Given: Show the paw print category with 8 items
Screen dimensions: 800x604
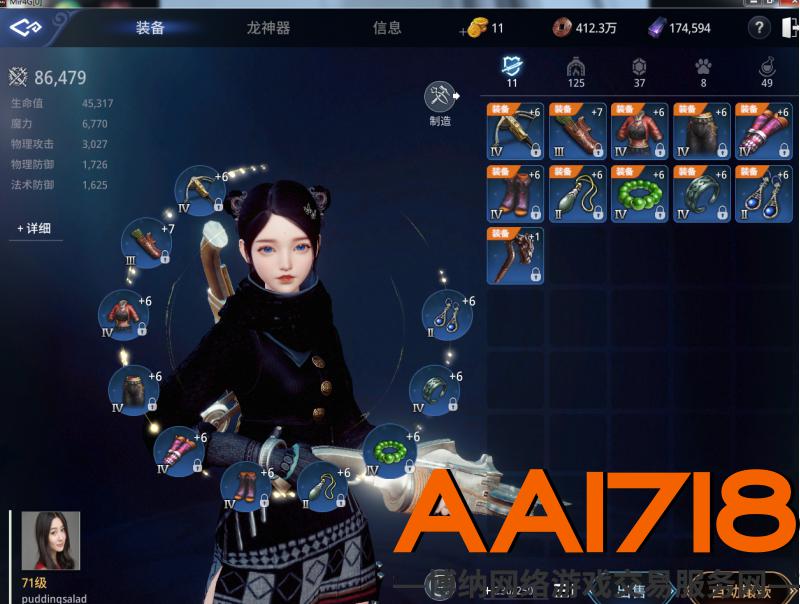Looking at the screenshot, I should (704, 70).
